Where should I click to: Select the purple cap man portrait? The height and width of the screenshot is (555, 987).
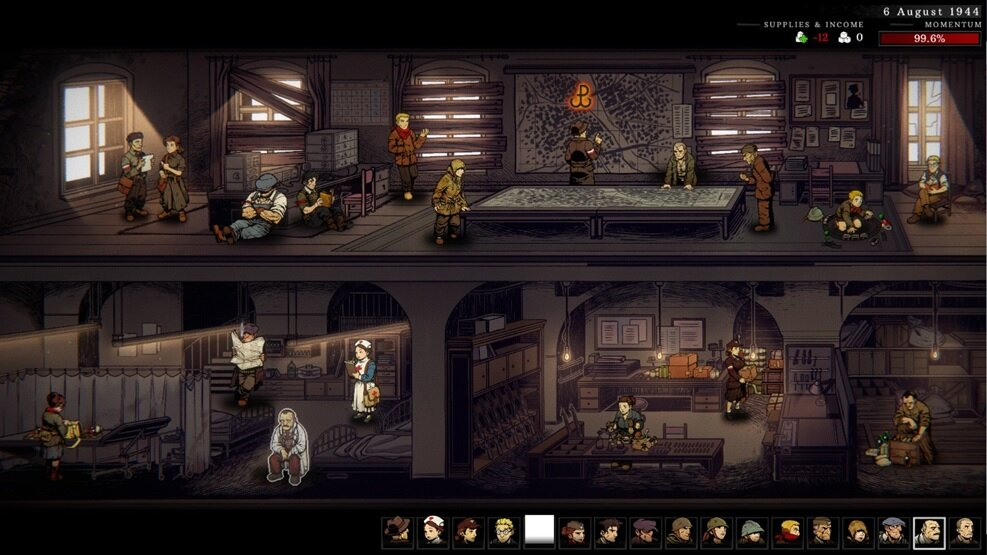(x=645, y=530)
